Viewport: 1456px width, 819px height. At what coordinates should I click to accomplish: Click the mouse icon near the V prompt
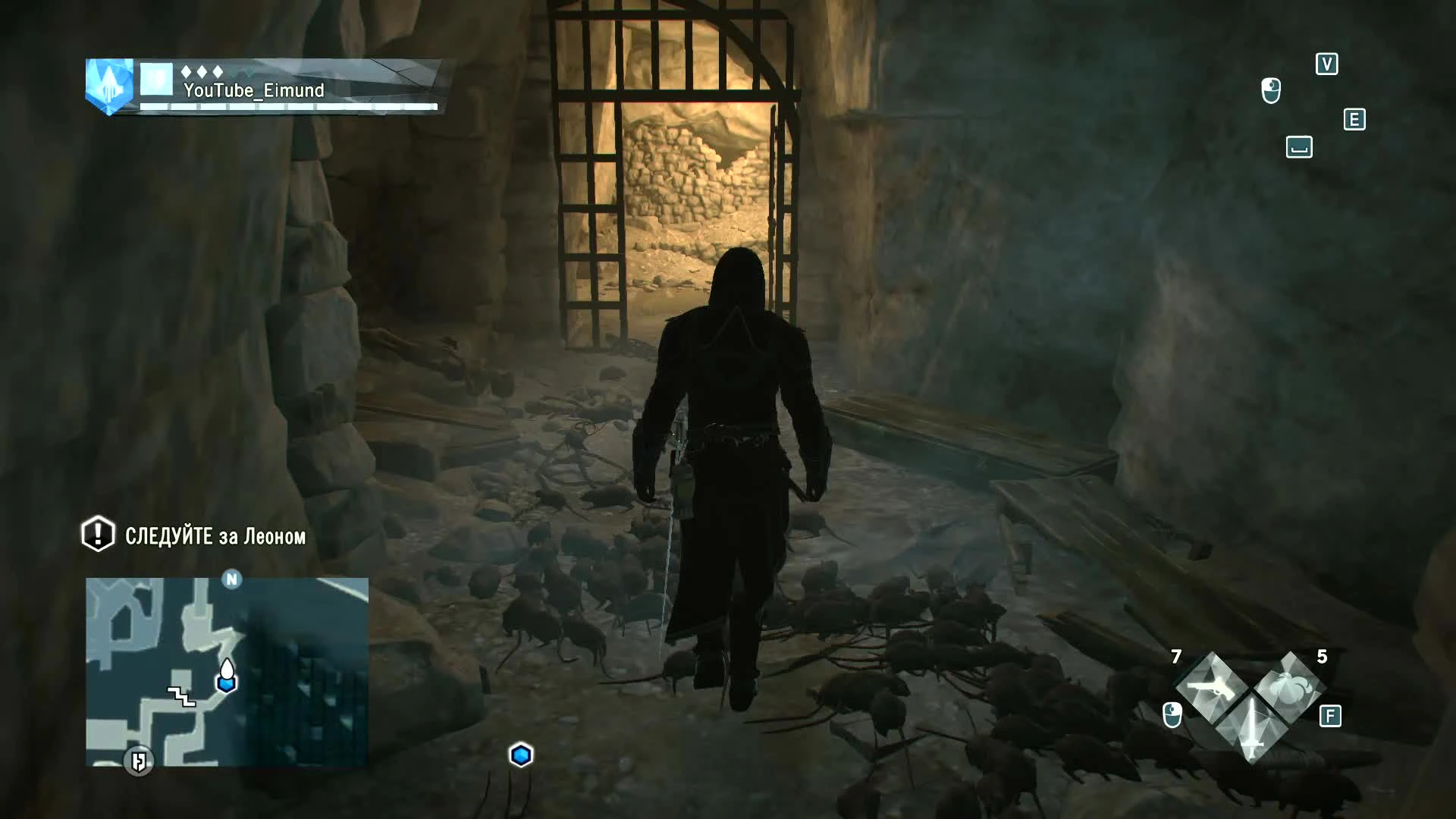click(x=1271, y=89)
